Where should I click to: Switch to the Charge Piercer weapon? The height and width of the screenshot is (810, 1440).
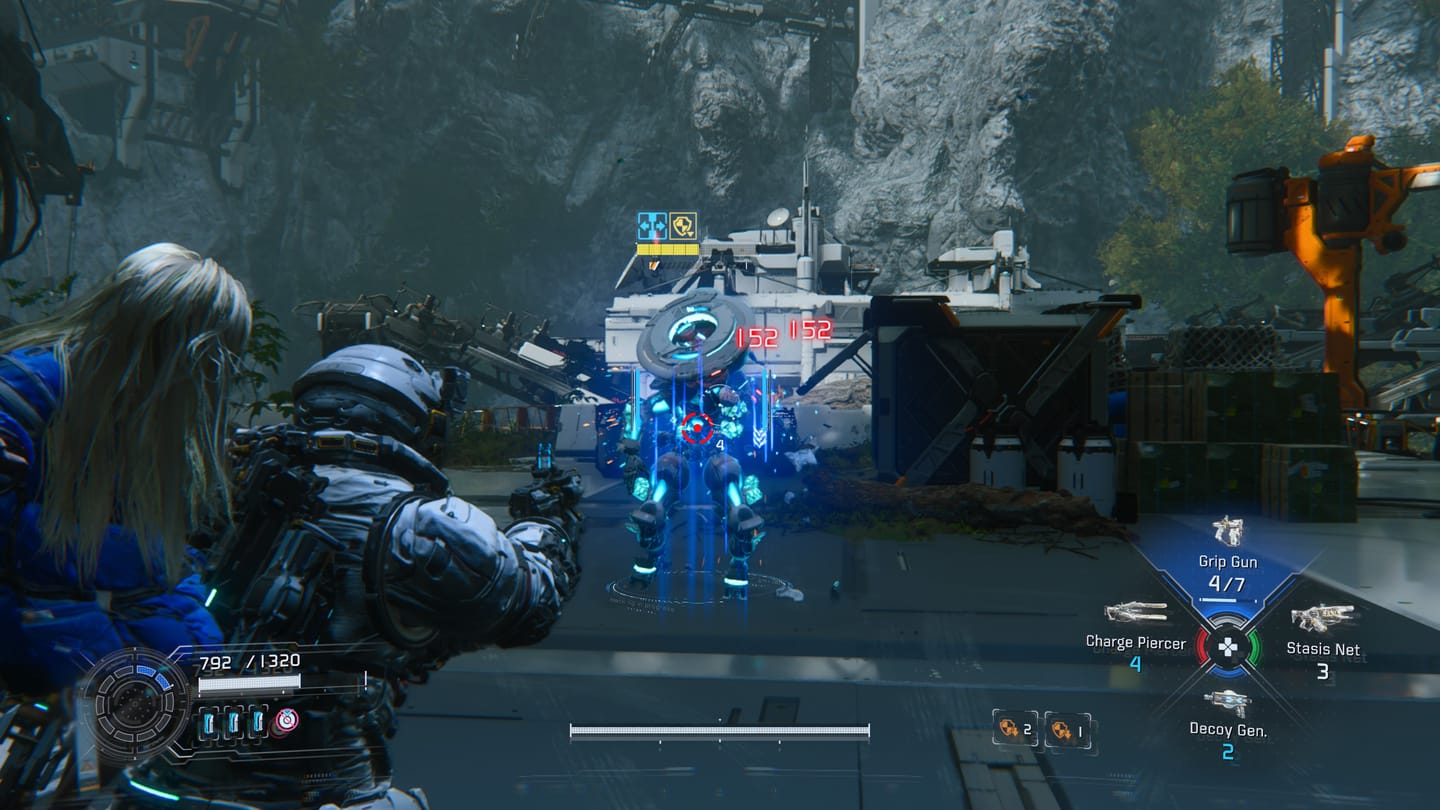pos(1136,612)
